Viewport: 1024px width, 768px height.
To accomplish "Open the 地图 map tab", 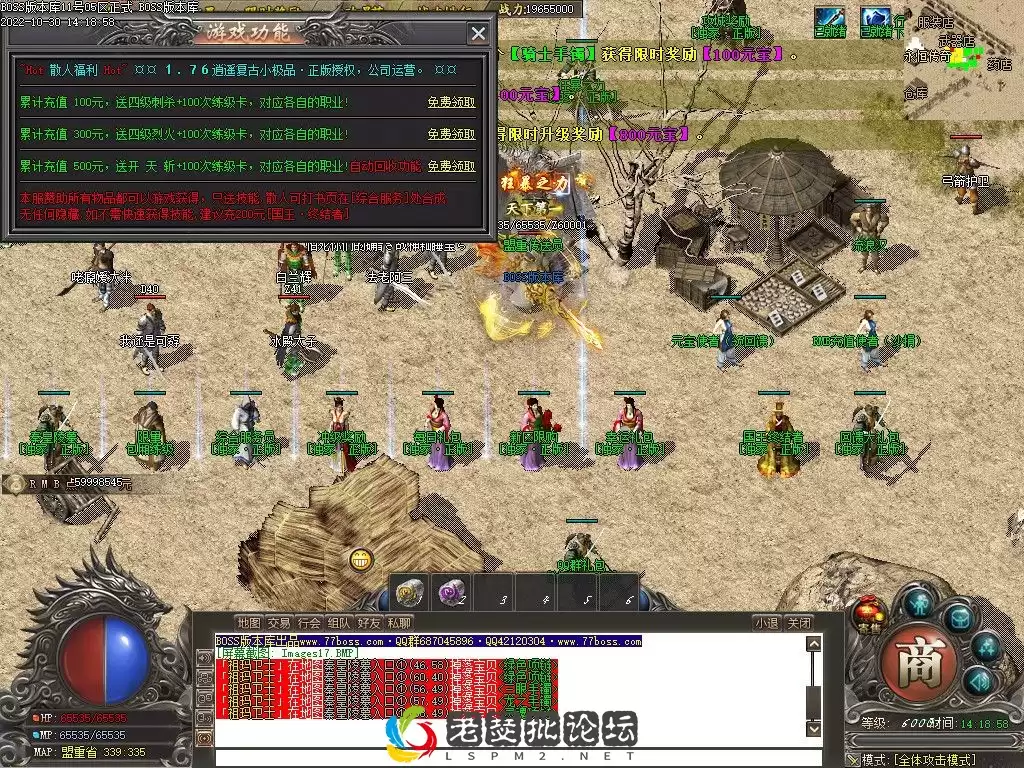I will click(x=248, y=623).
